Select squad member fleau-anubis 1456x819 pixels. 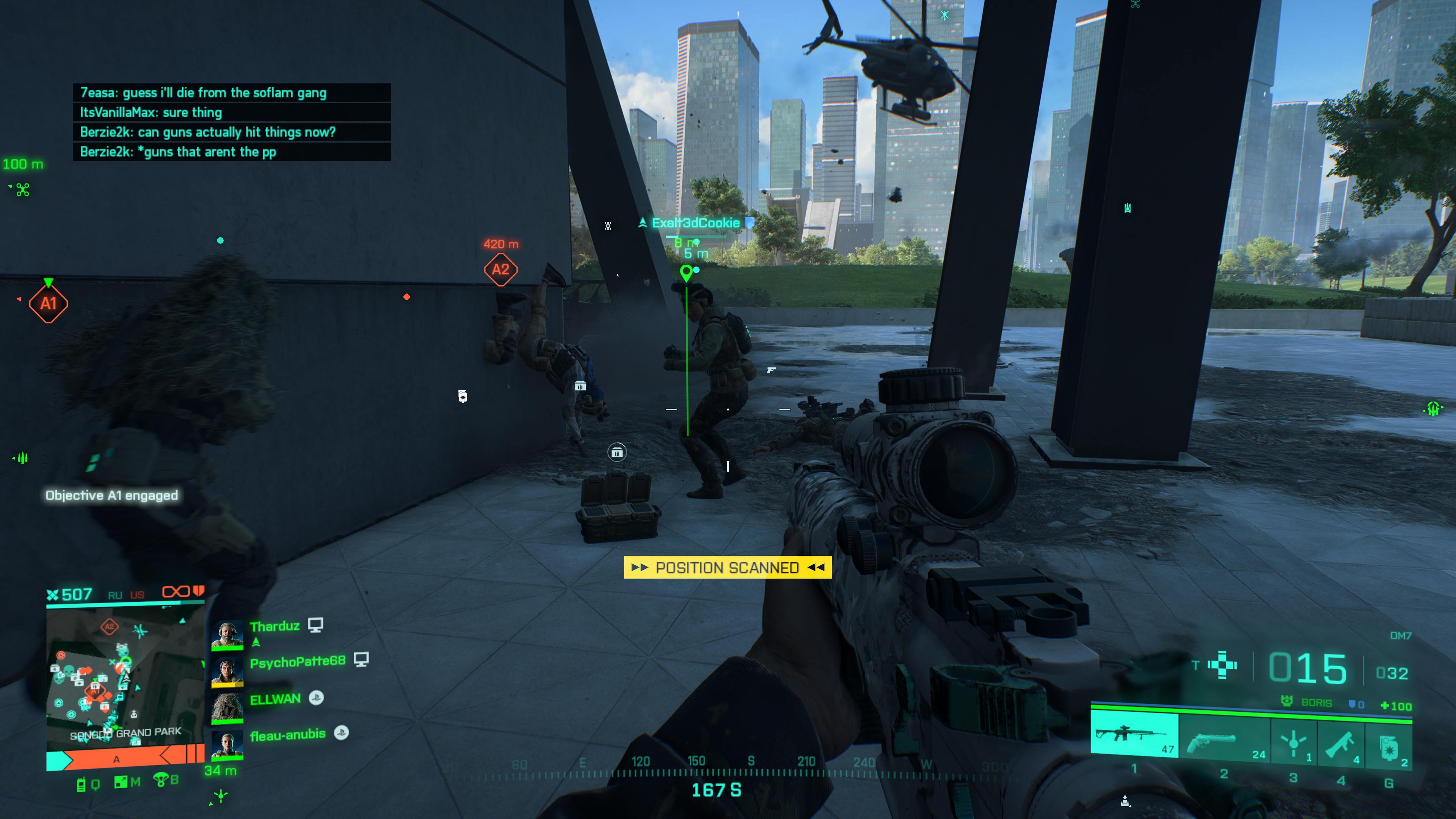288,734
